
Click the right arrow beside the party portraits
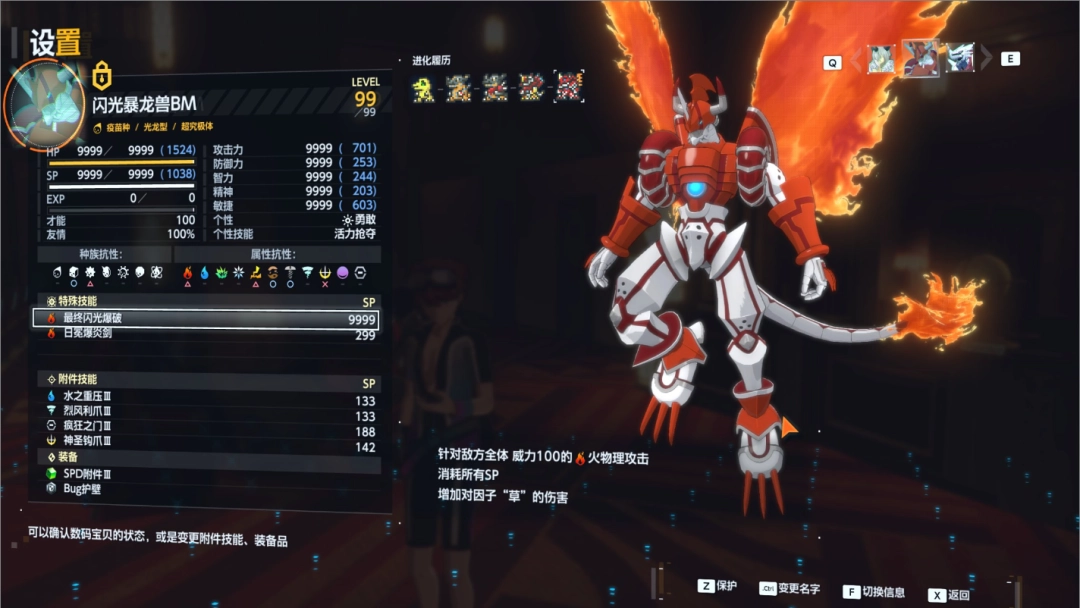(x=986, y=59)
